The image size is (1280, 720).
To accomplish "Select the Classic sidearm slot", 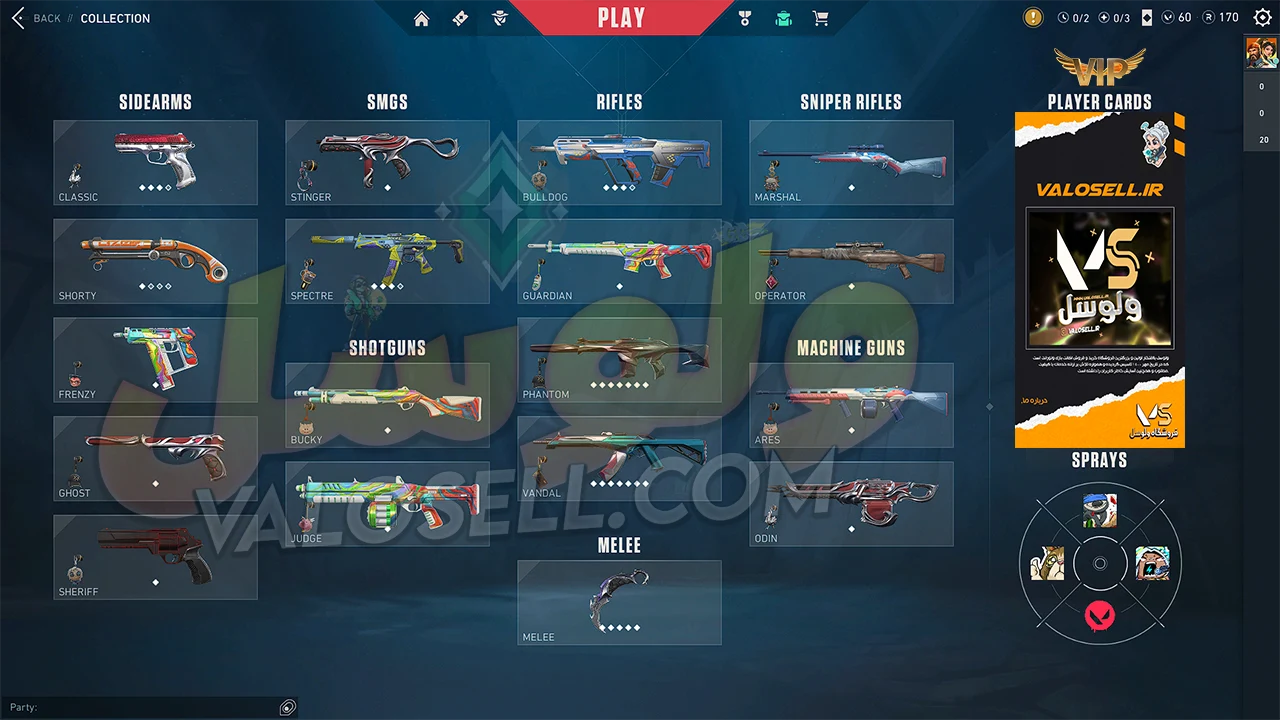I will click(155, 162).
